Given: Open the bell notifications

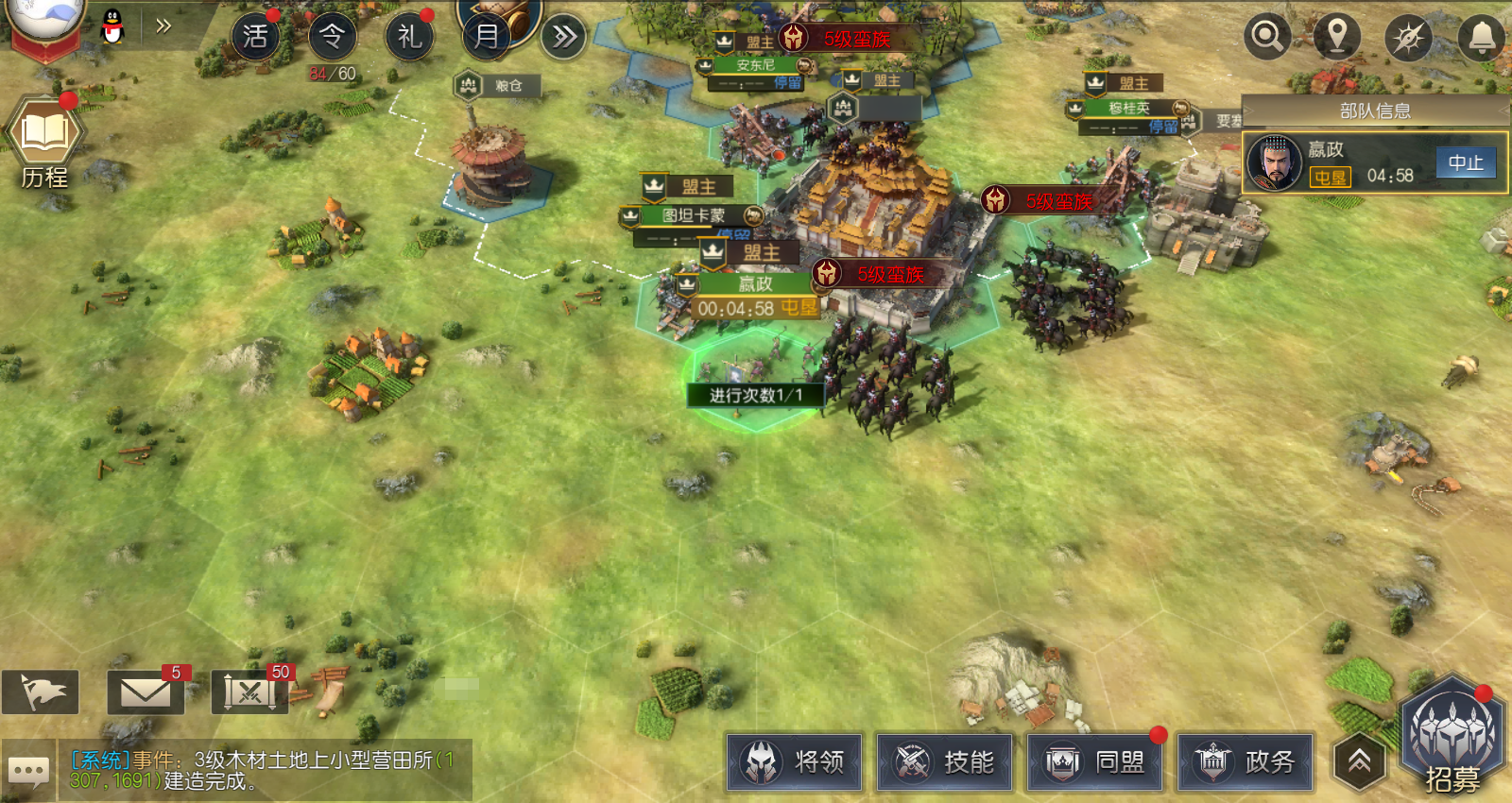Looking at the screenshot, I should pos(1481,38).
